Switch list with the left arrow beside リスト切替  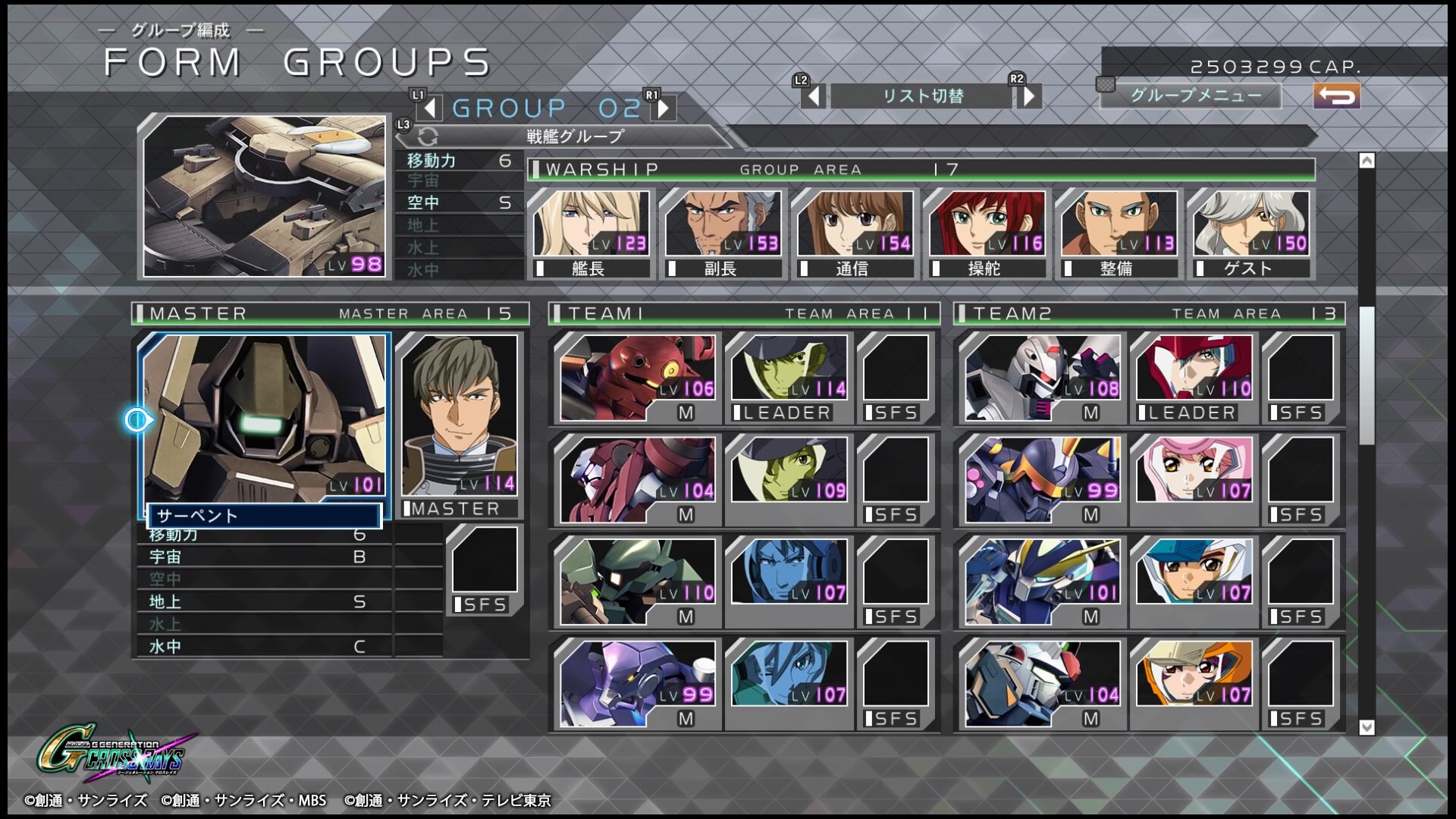[814, 96]
